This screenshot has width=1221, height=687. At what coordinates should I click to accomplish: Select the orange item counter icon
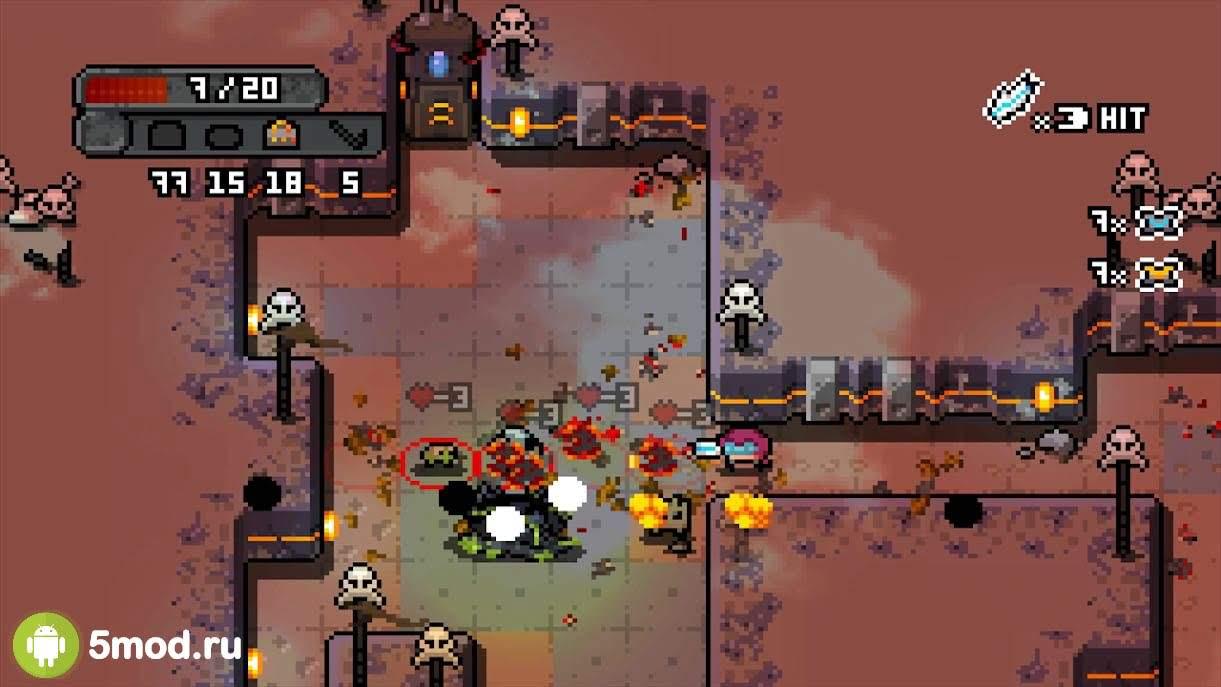[x=1159, y=272]
